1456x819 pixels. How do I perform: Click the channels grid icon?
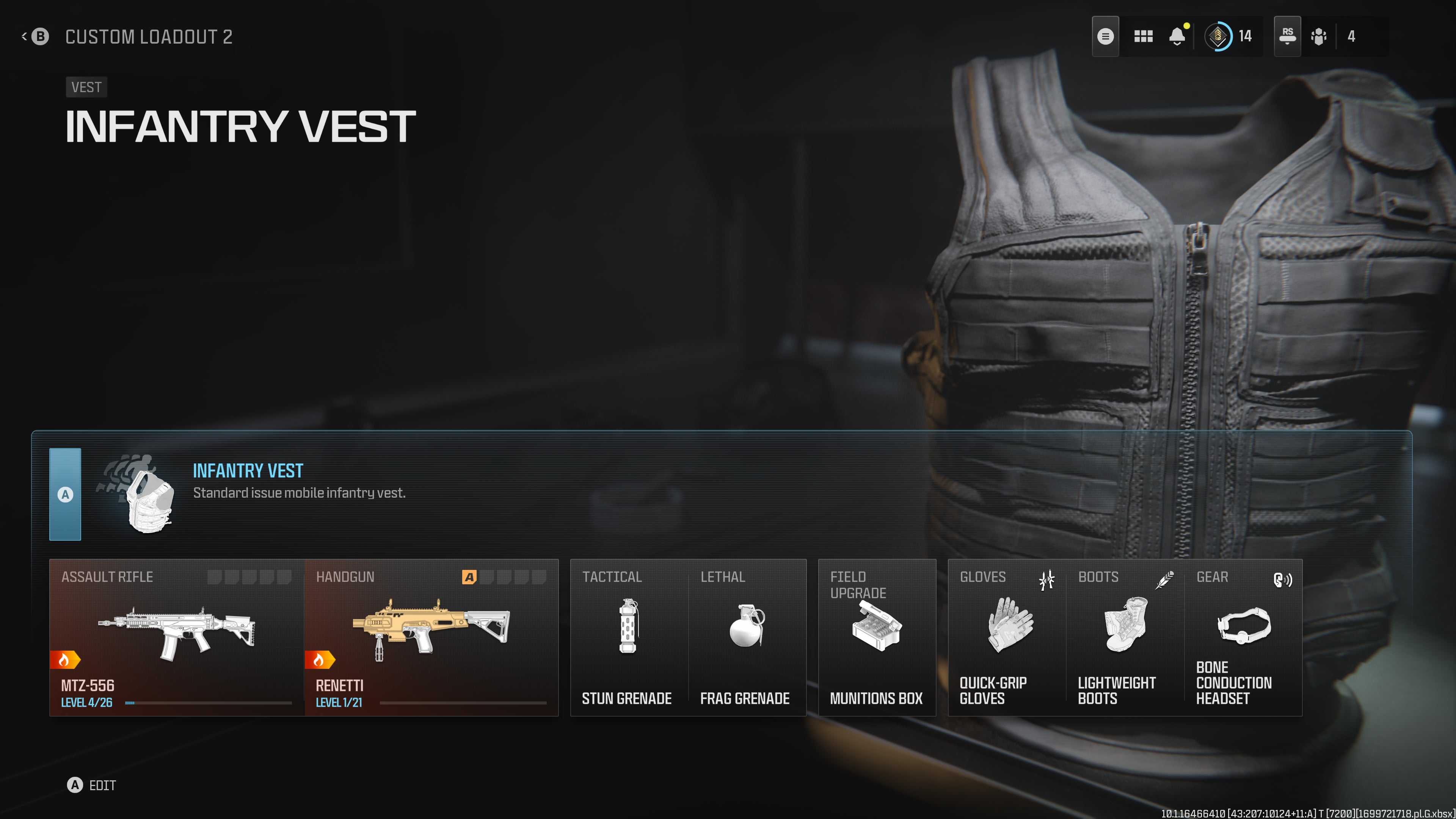(x=1143, y=36)
